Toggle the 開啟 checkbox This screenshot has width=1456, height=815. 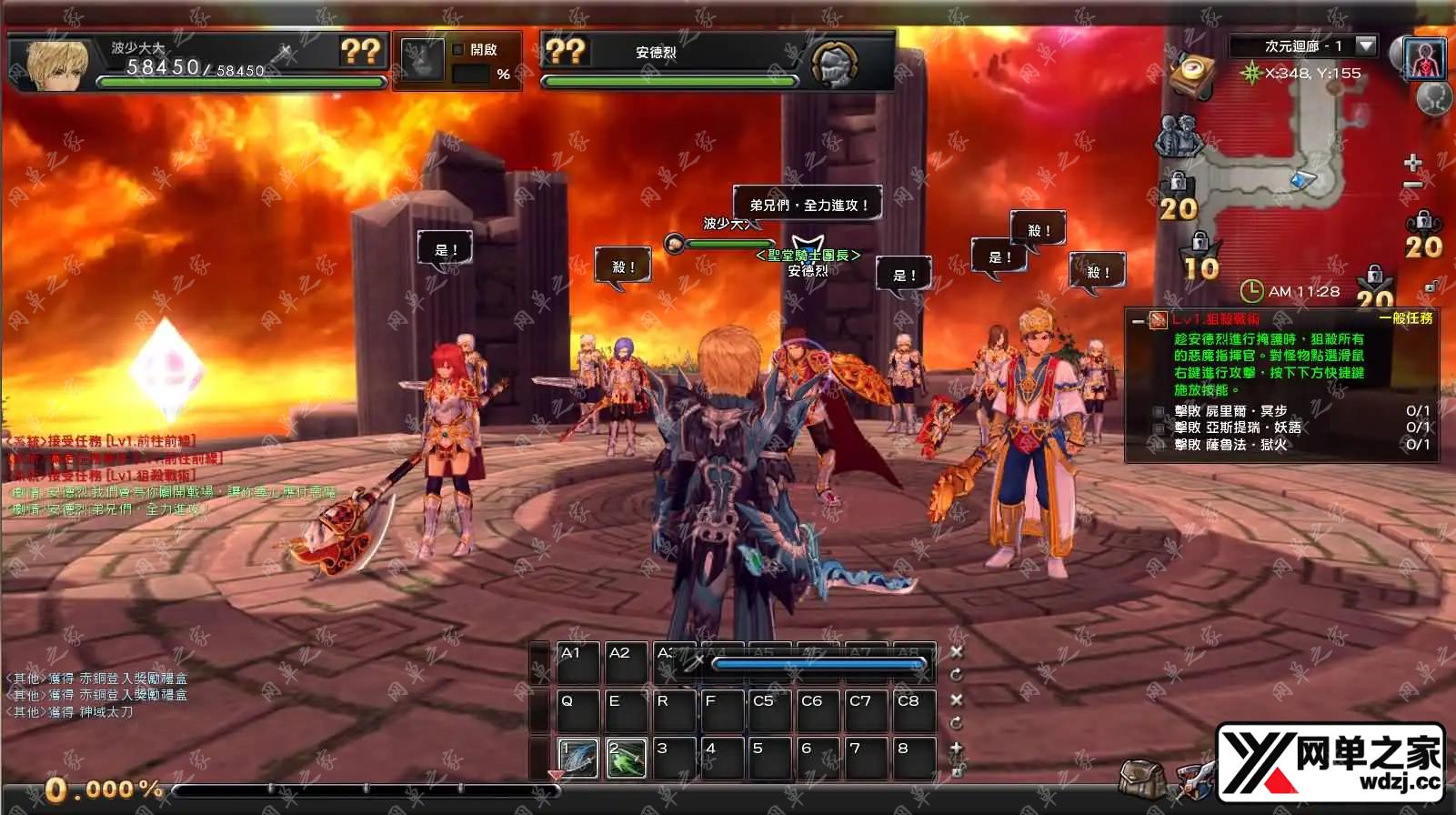(x=458, y=50)
